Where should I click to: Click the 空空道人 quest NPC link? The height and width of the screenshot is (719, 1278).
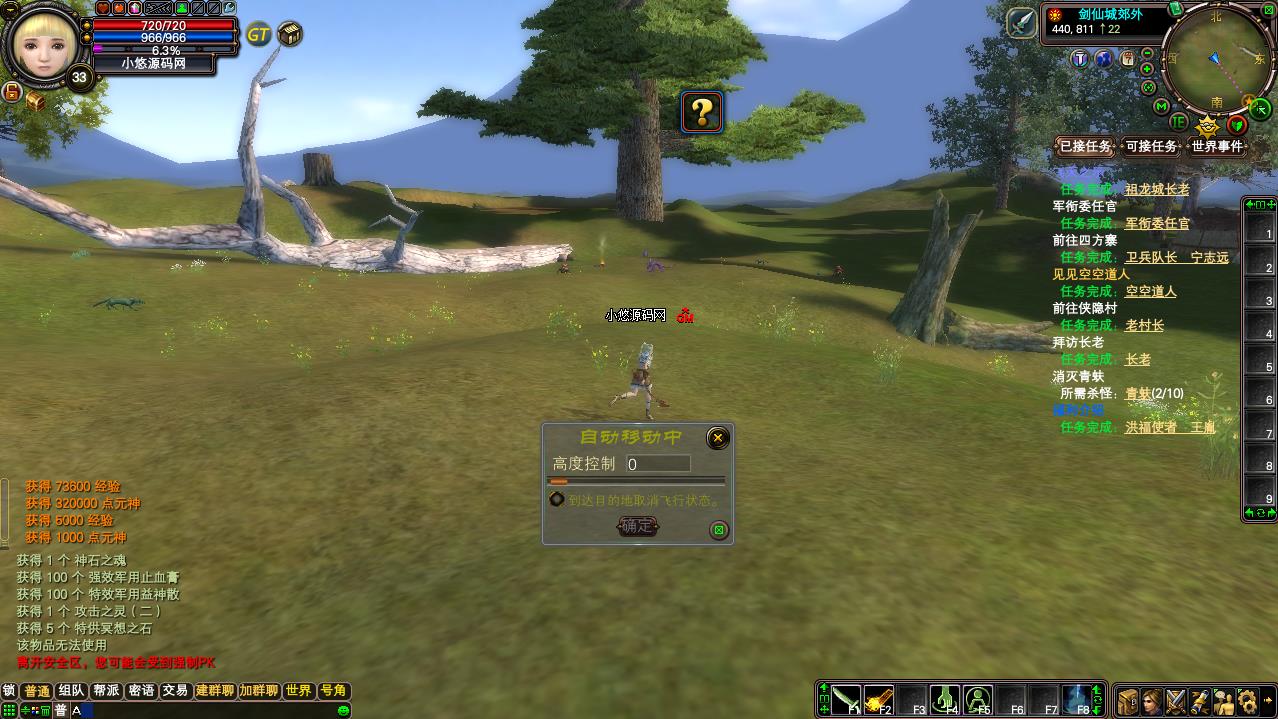1151,292
